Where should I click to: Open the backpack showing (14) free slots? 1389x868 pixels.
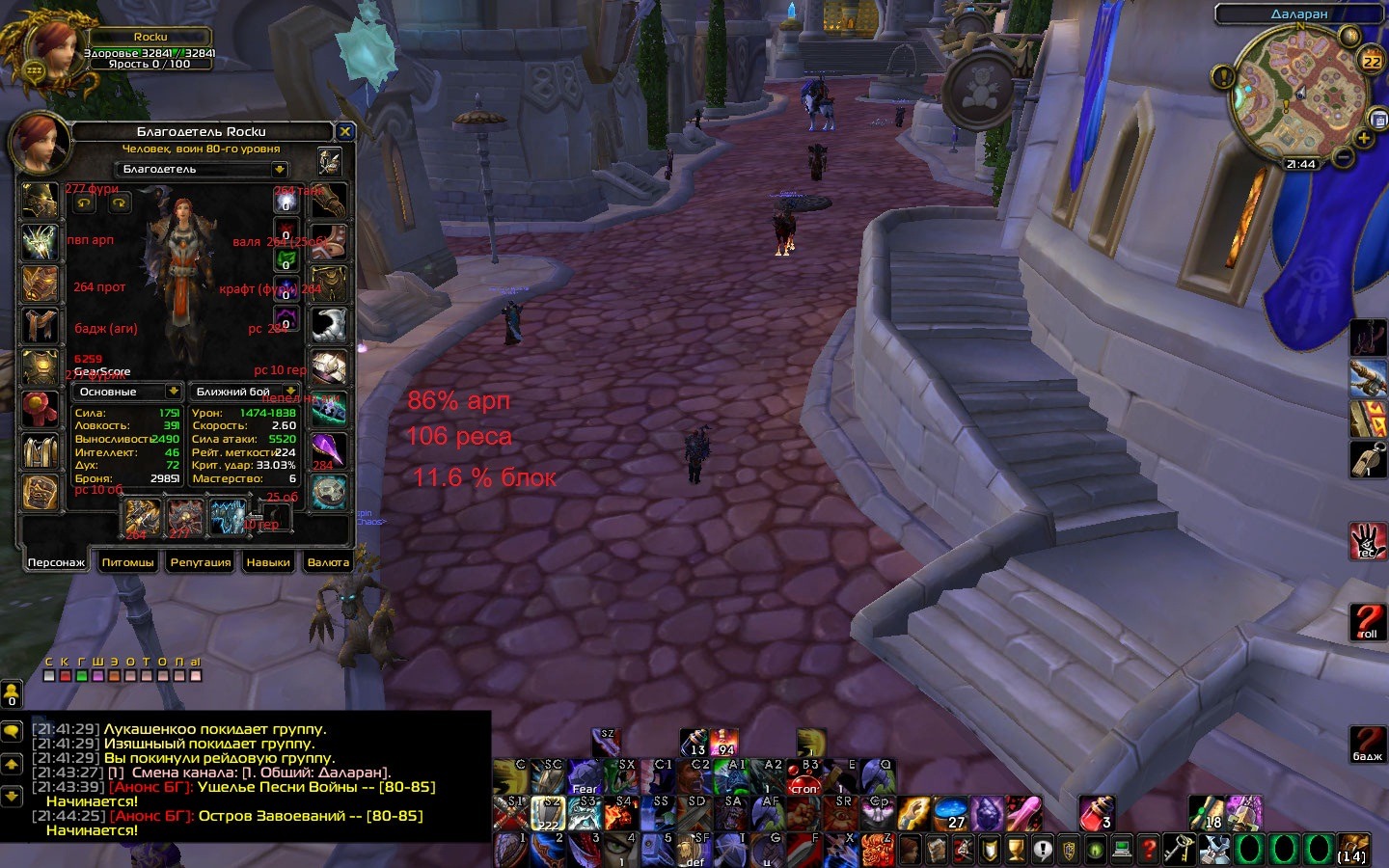1352,849
